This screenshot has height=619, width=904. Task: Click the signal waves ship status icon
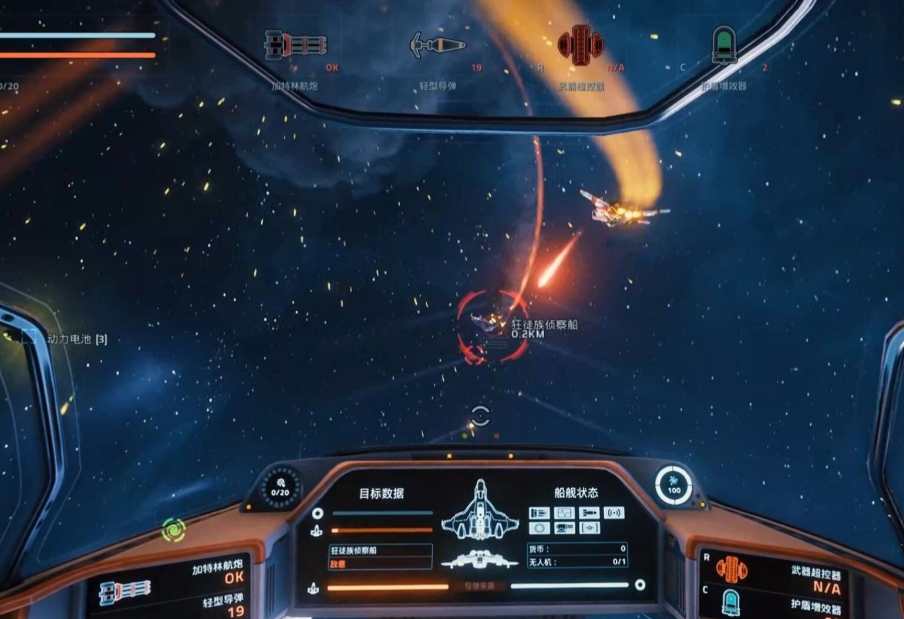point(614,512)
